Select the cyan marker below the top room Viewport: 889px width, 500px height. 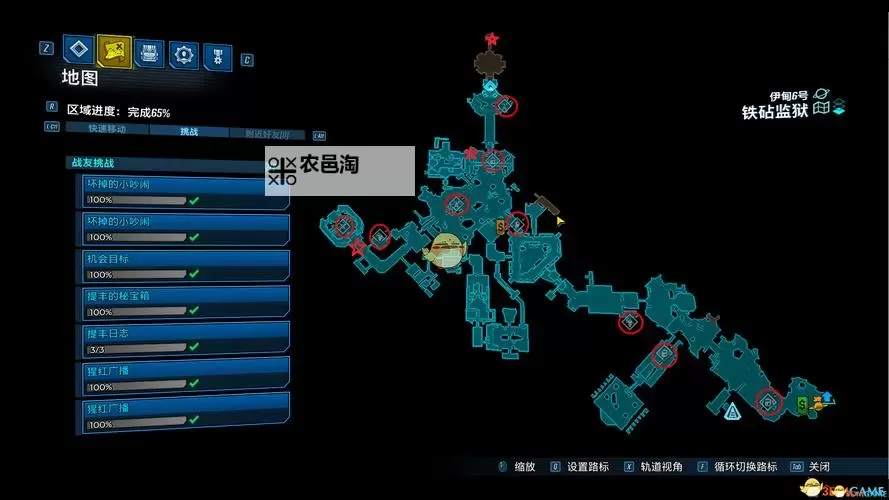[490, 88]
